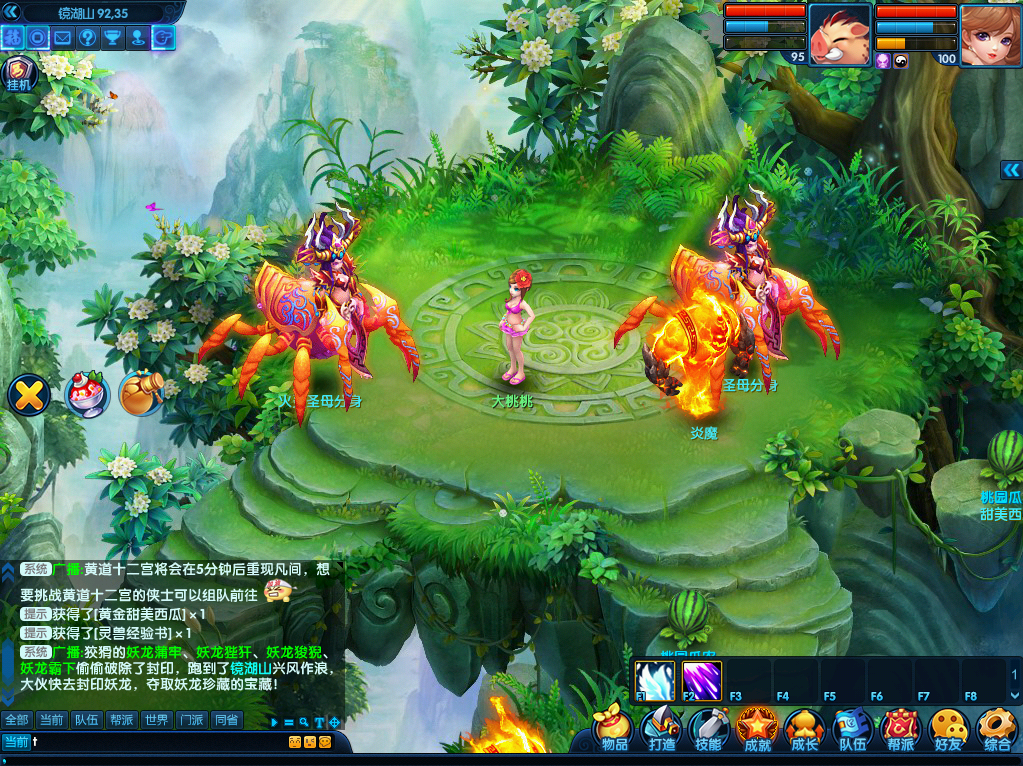Open the 成就 achievements menu
This screenshot has width=1023, height=766.
tap(757, 729)
